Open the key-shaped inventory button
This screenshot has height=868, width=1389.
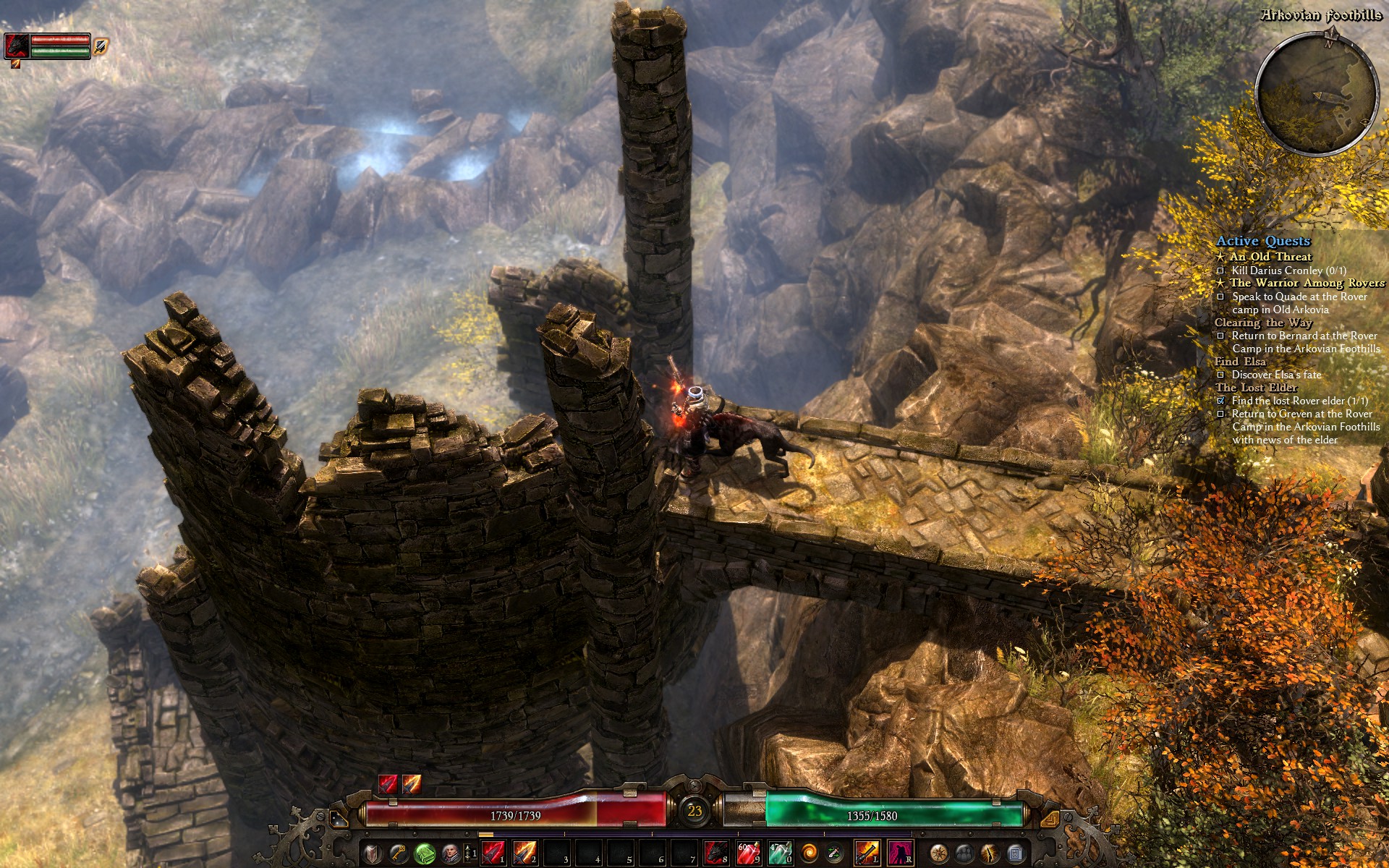397,852
